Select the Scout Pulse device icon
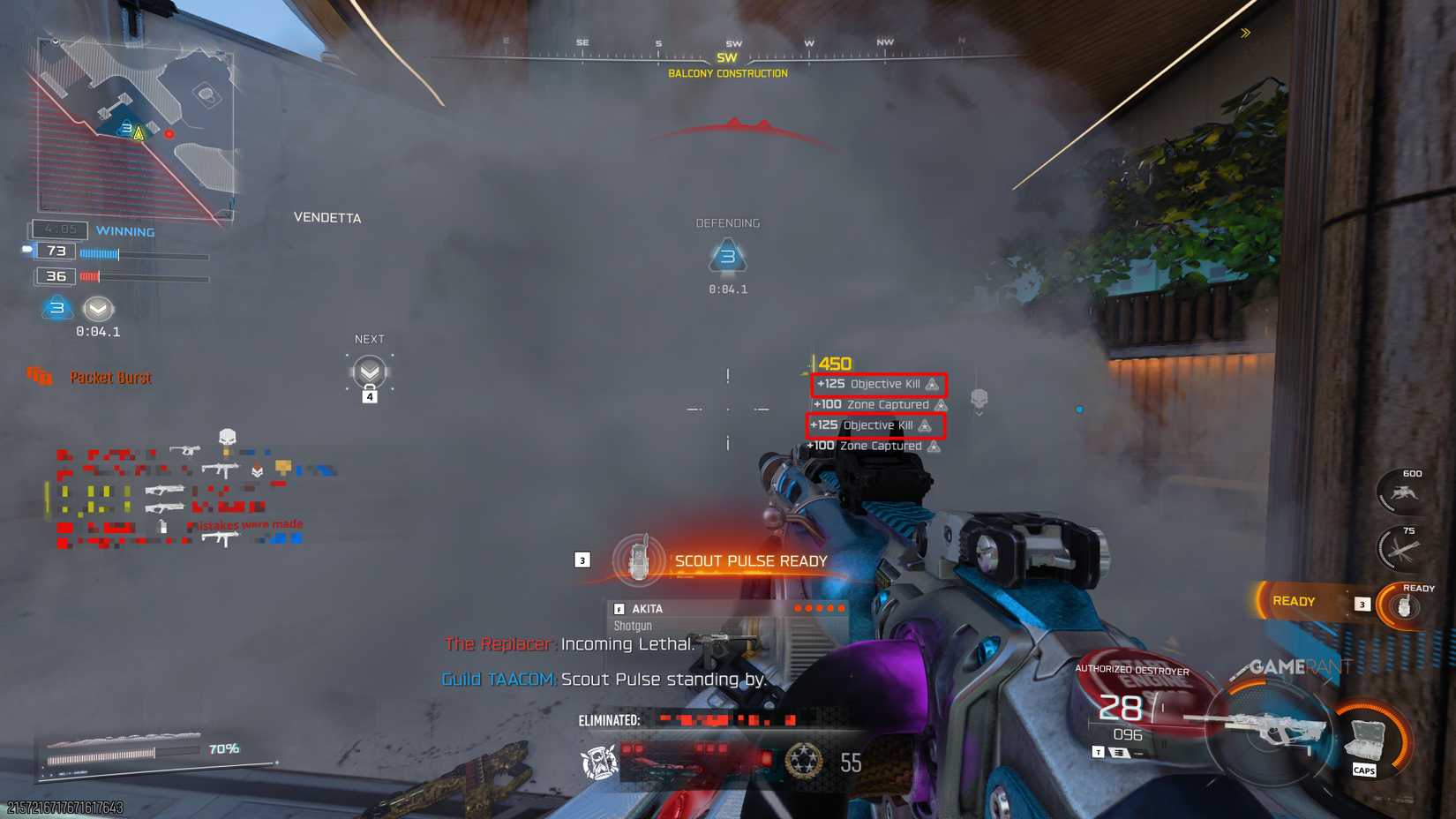 [x=639, y=559]
